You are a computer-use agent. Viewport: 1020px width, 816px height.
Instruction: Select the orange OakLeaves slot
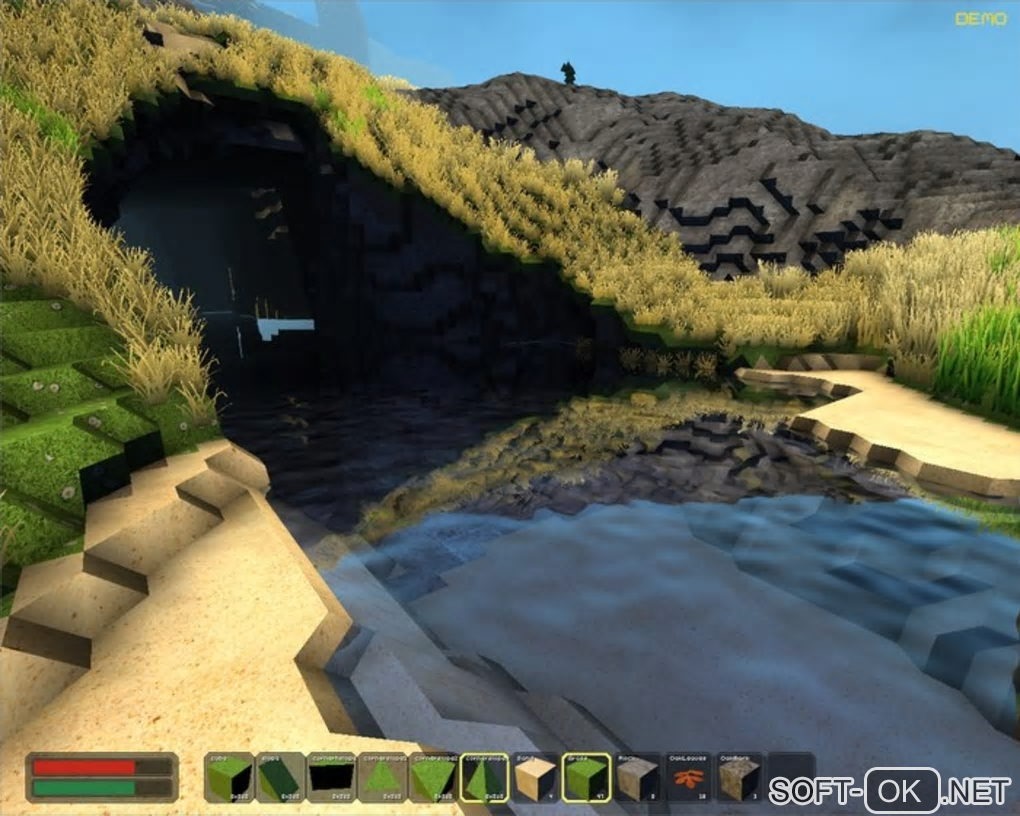[x=689, y=777]
